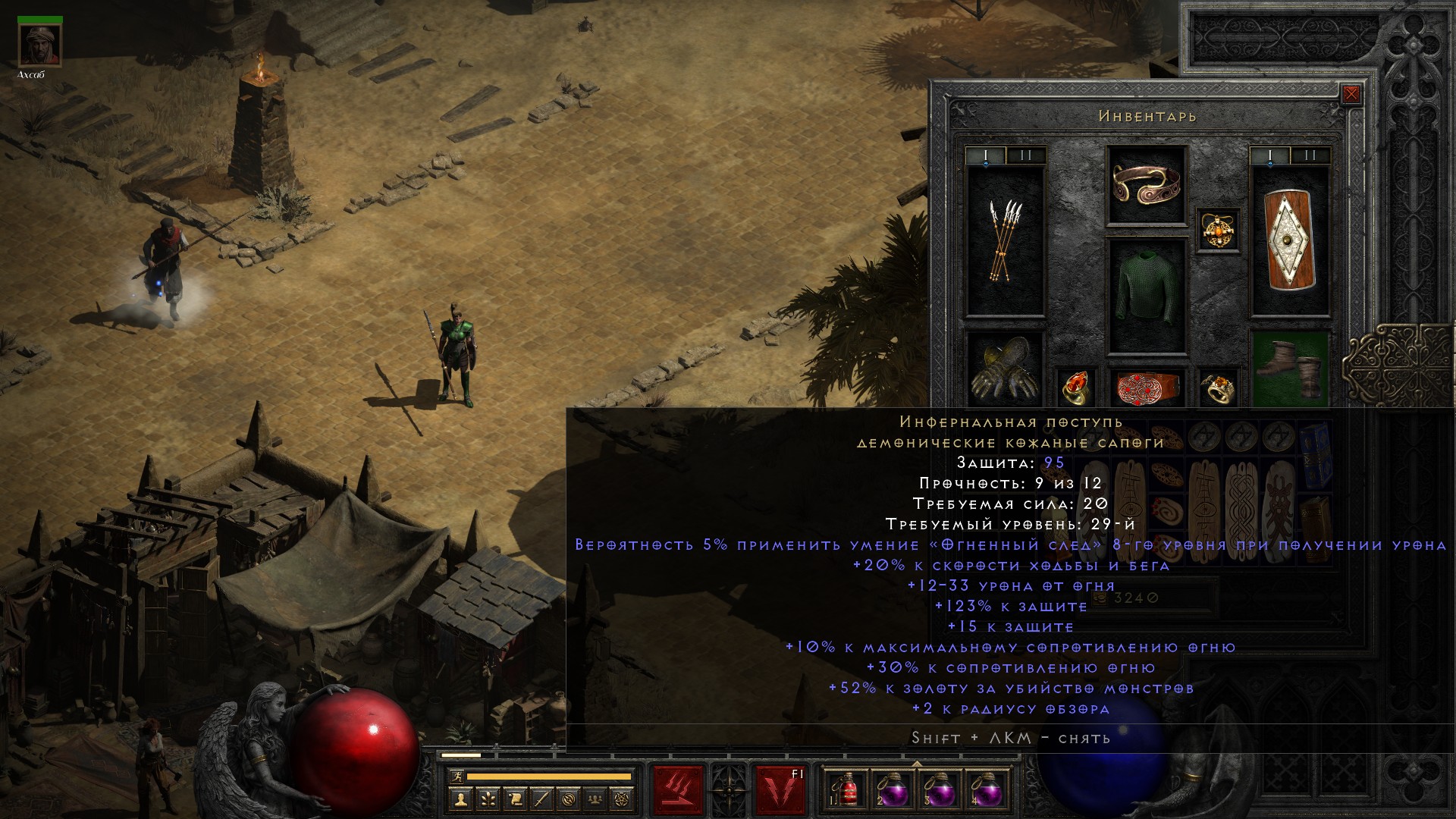
Task: Use the red potion in belt slot 1
Action: click(x=846, y=790)
